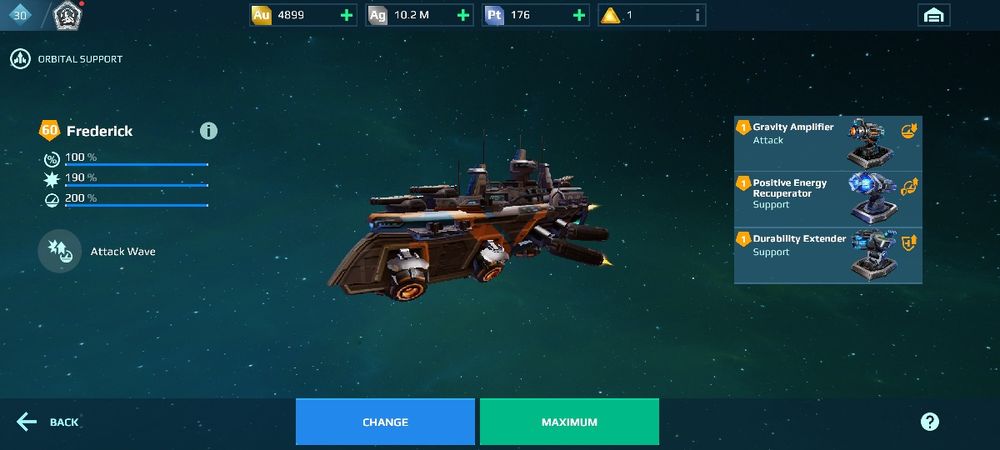
Task: Show info for the yellow triangle resource
Action: tap(698, 15)
